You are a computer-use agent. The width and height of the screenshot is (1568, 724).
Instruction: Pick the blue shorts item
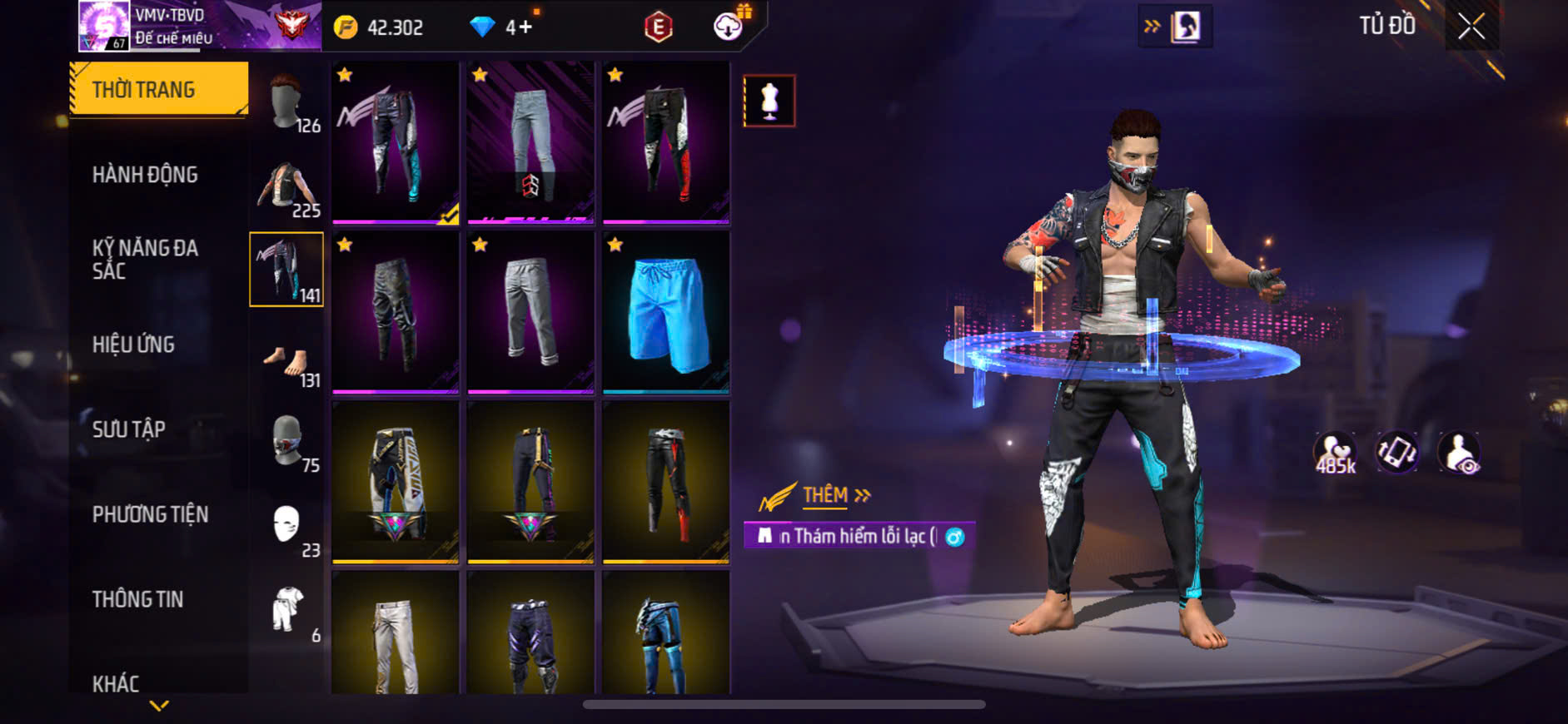tap(666, 312)
